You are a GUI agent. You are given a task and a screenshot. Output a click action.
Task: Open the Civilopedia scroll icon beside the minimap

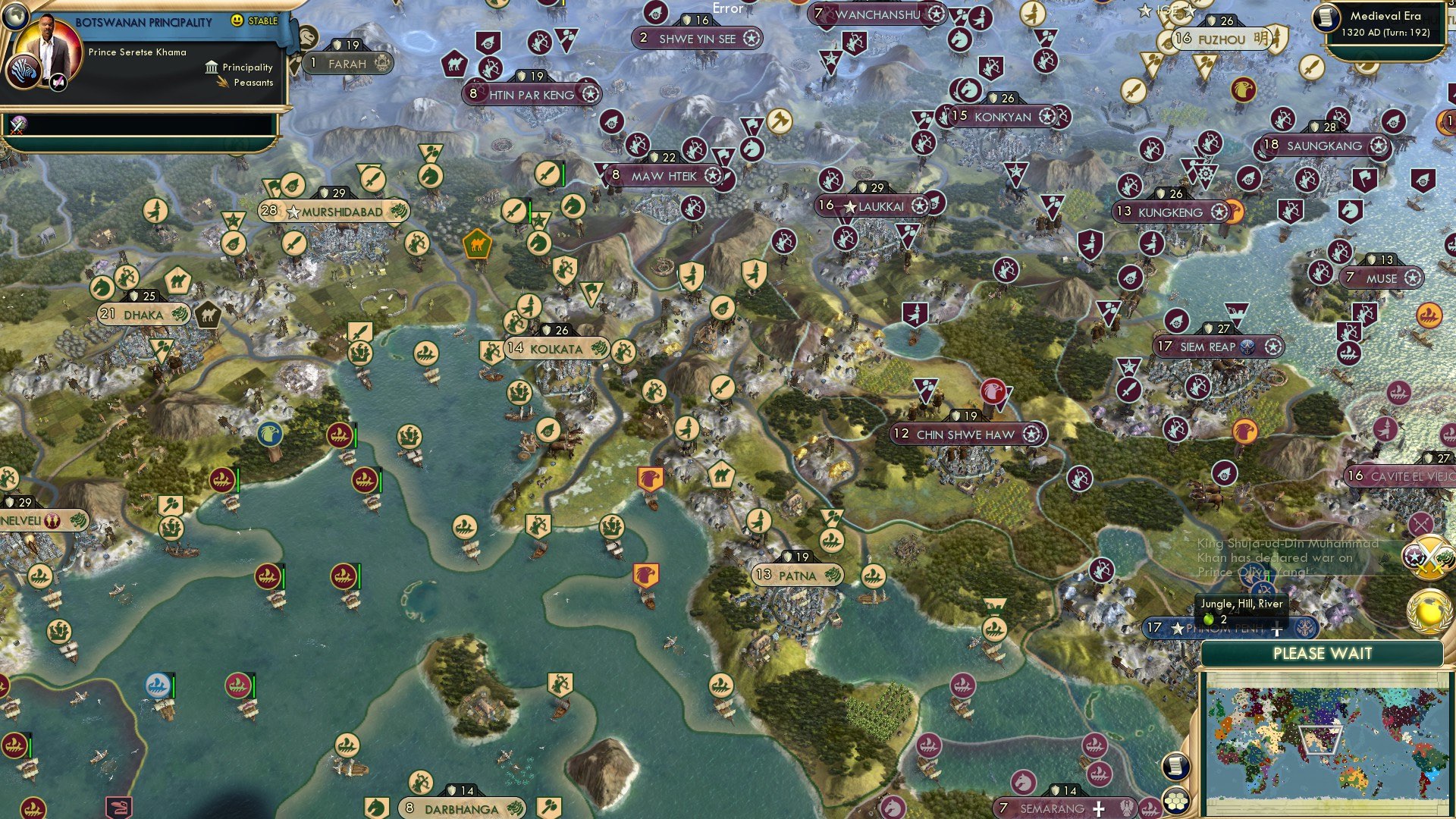pyautogui.click(x=1176, y=766)
